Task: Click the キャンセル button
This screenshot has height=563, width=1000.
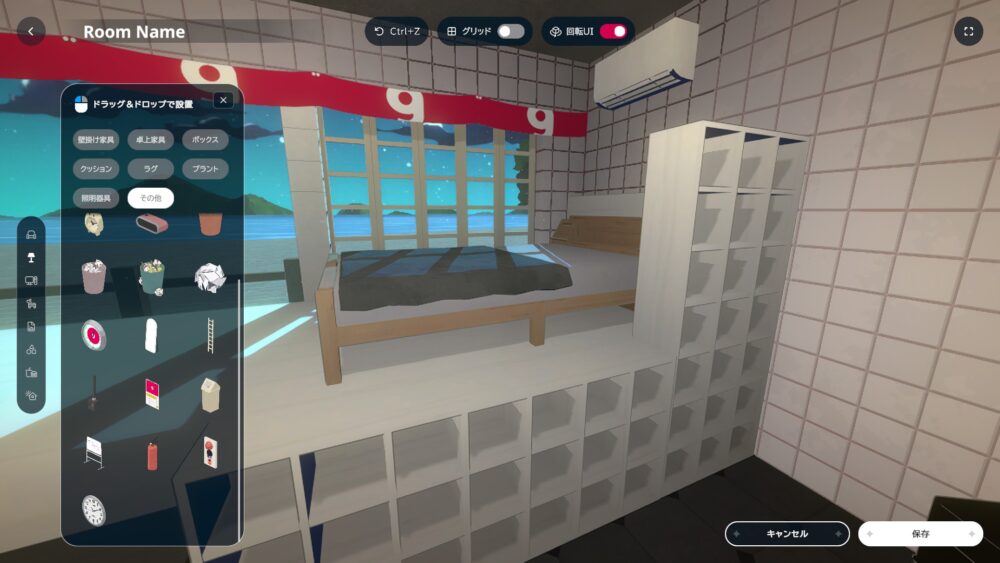Action: [x=787, y=534]
